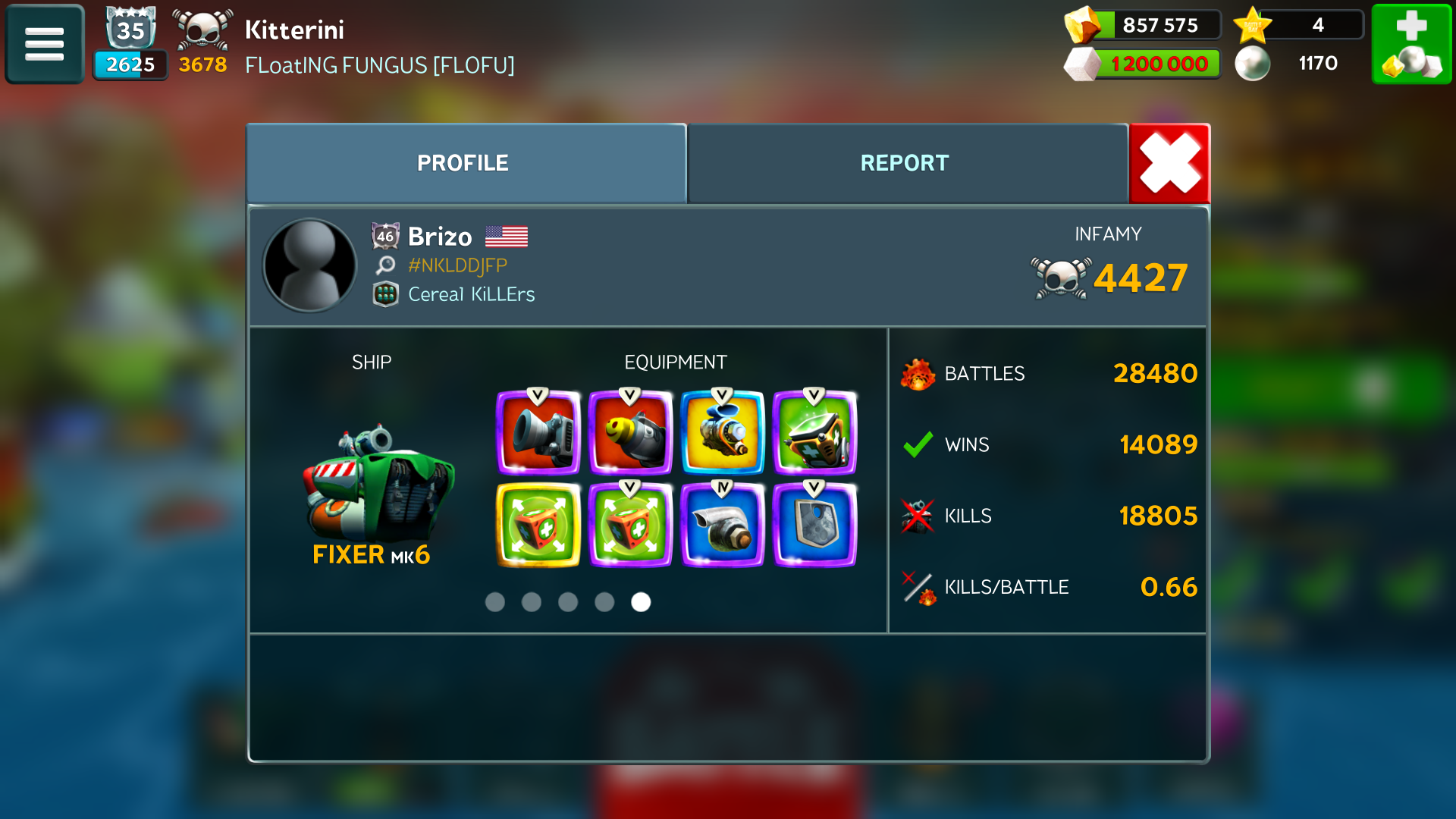Inspect the yellow-background weapon slot
The image size is (1456, 819).
(x=723, y=433)
